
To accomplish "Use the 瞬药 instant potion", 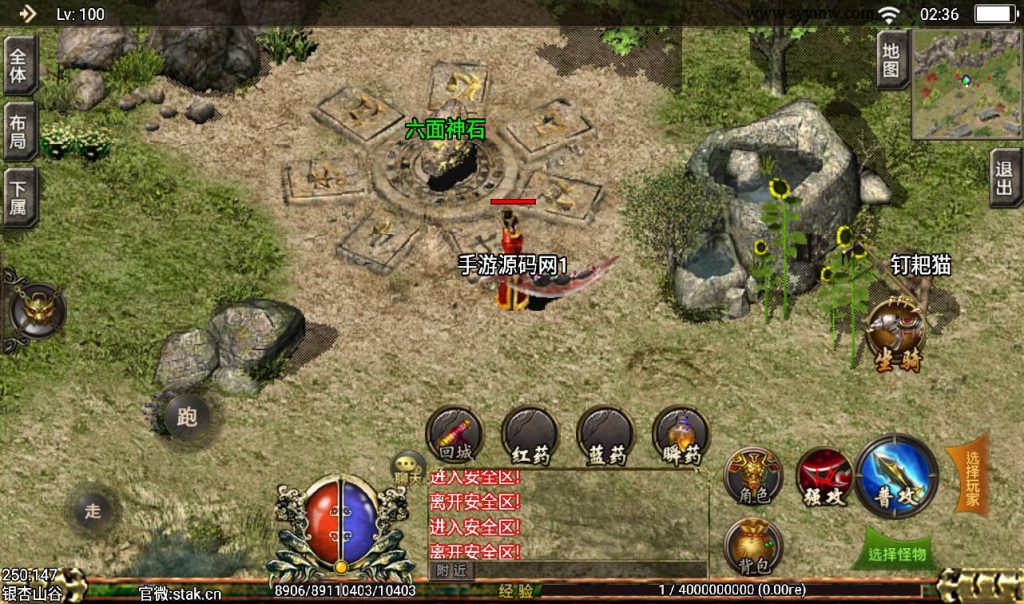I will point(681,435).
